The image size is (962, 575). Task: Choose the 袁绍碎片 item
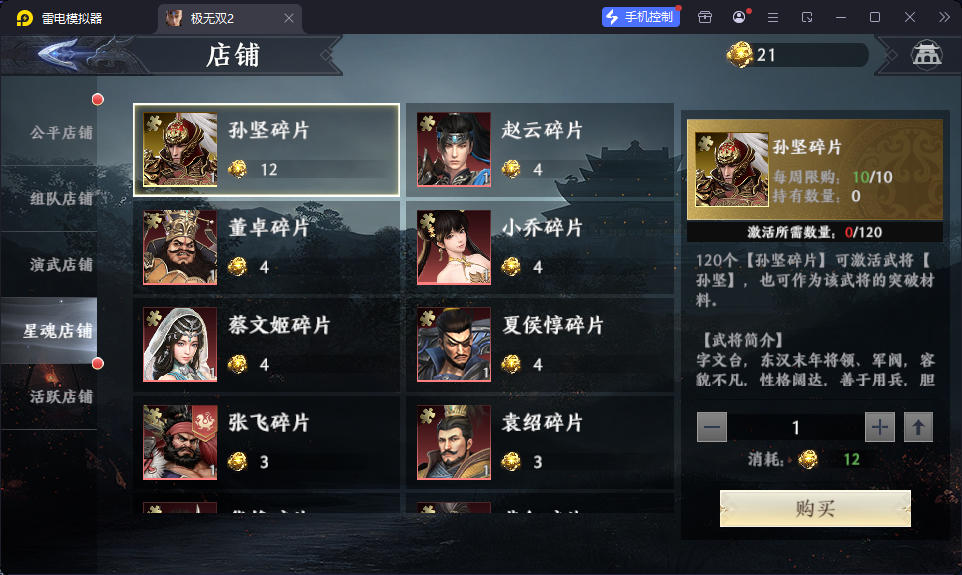coord(539,442)
